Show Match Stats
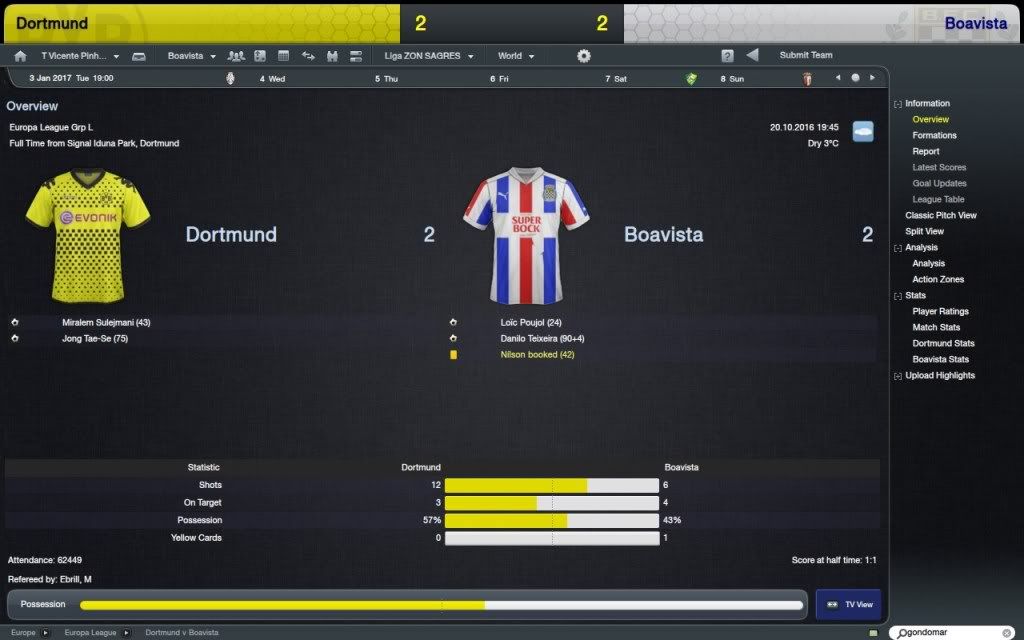Viewport: 1024px width, 640px height. pos(936,327)
